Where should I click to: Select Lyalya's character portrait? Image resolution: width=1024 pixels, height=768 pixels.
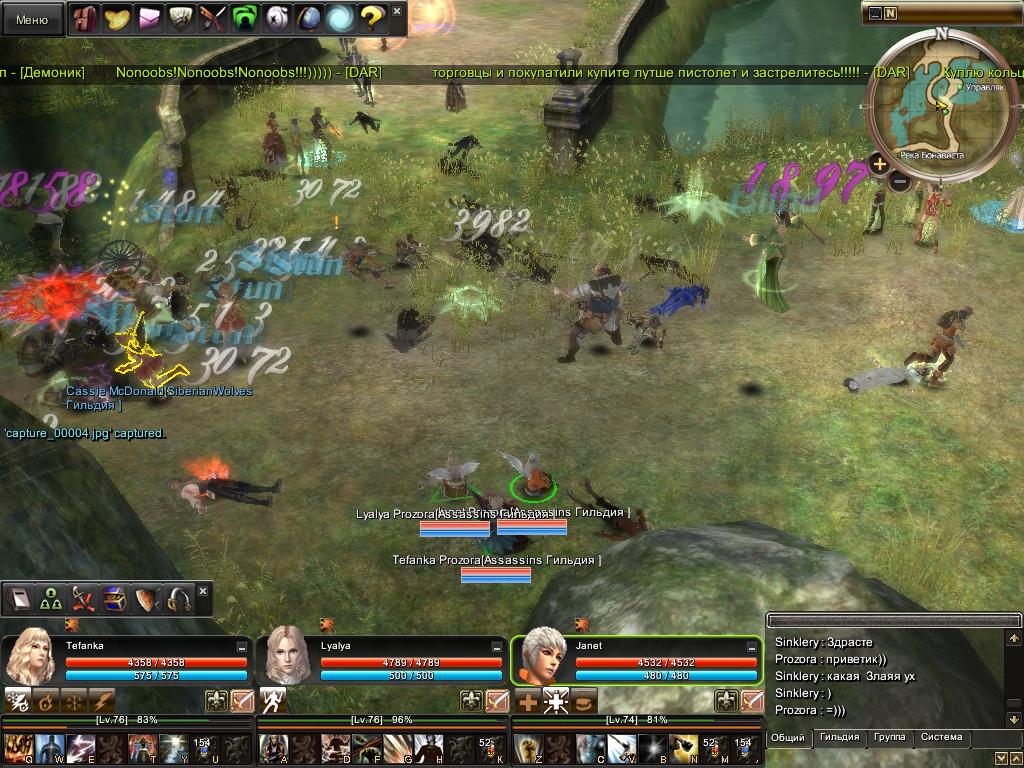click(x=285, y=656)
